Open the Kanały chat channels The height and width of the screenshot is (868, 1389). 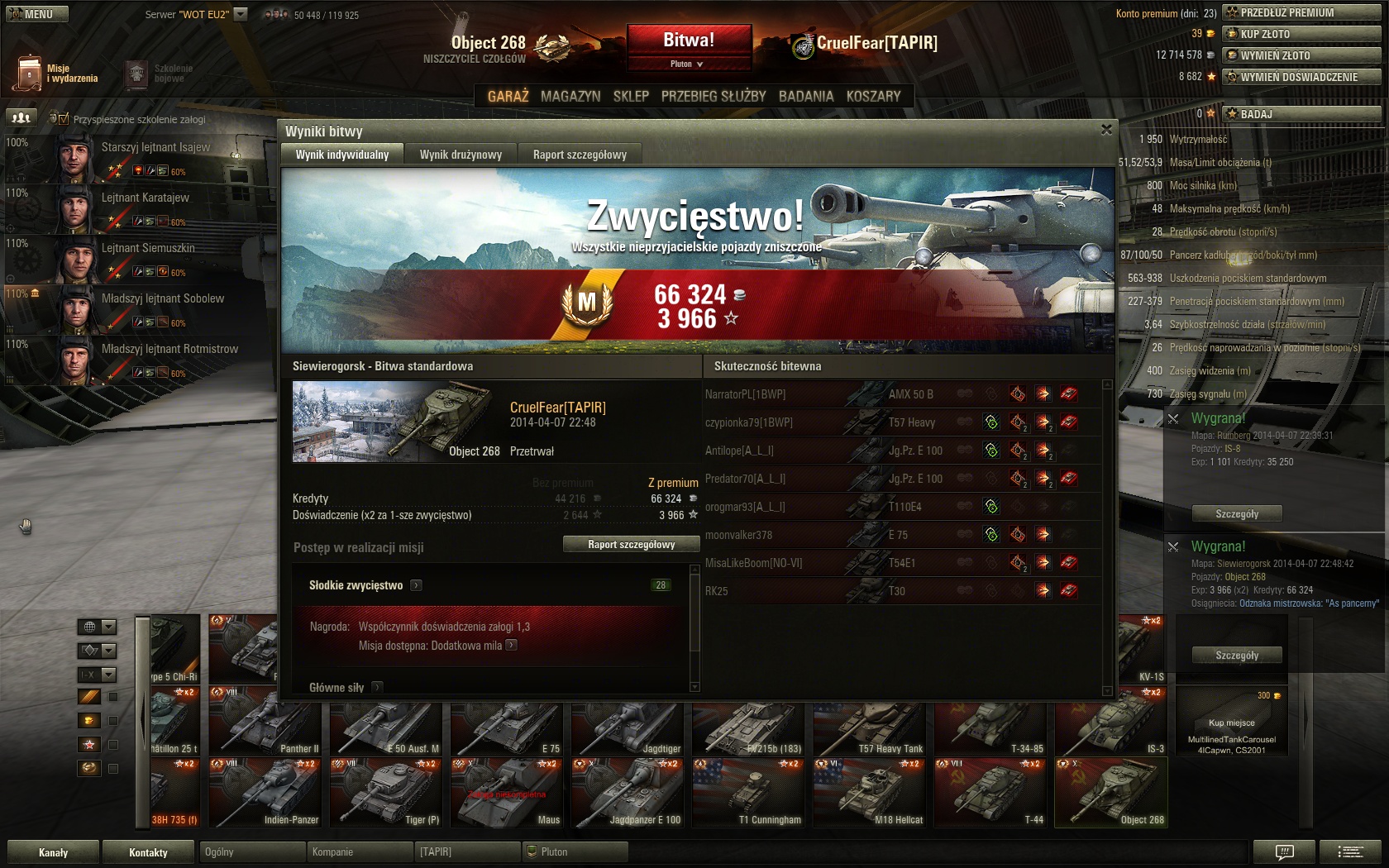click(53, 852)
